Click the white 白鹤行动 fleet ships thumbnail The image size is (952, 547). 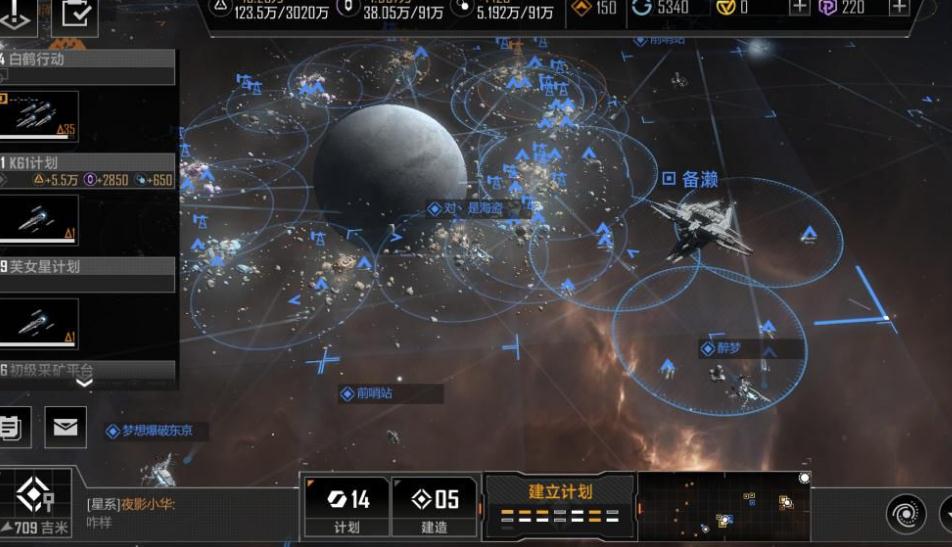(40, 116)
